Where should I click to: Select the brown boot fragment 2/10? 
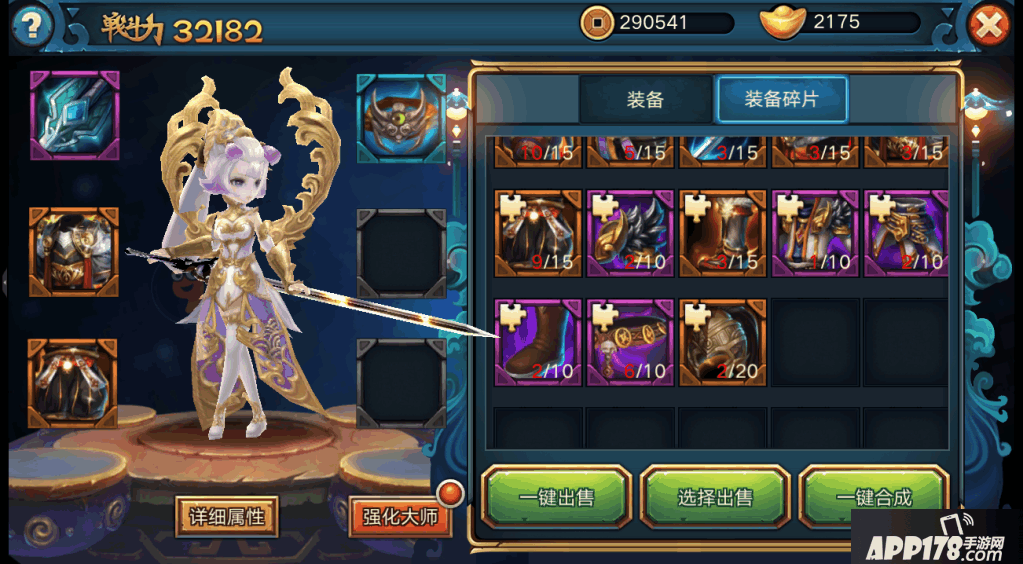coord(538,342)
